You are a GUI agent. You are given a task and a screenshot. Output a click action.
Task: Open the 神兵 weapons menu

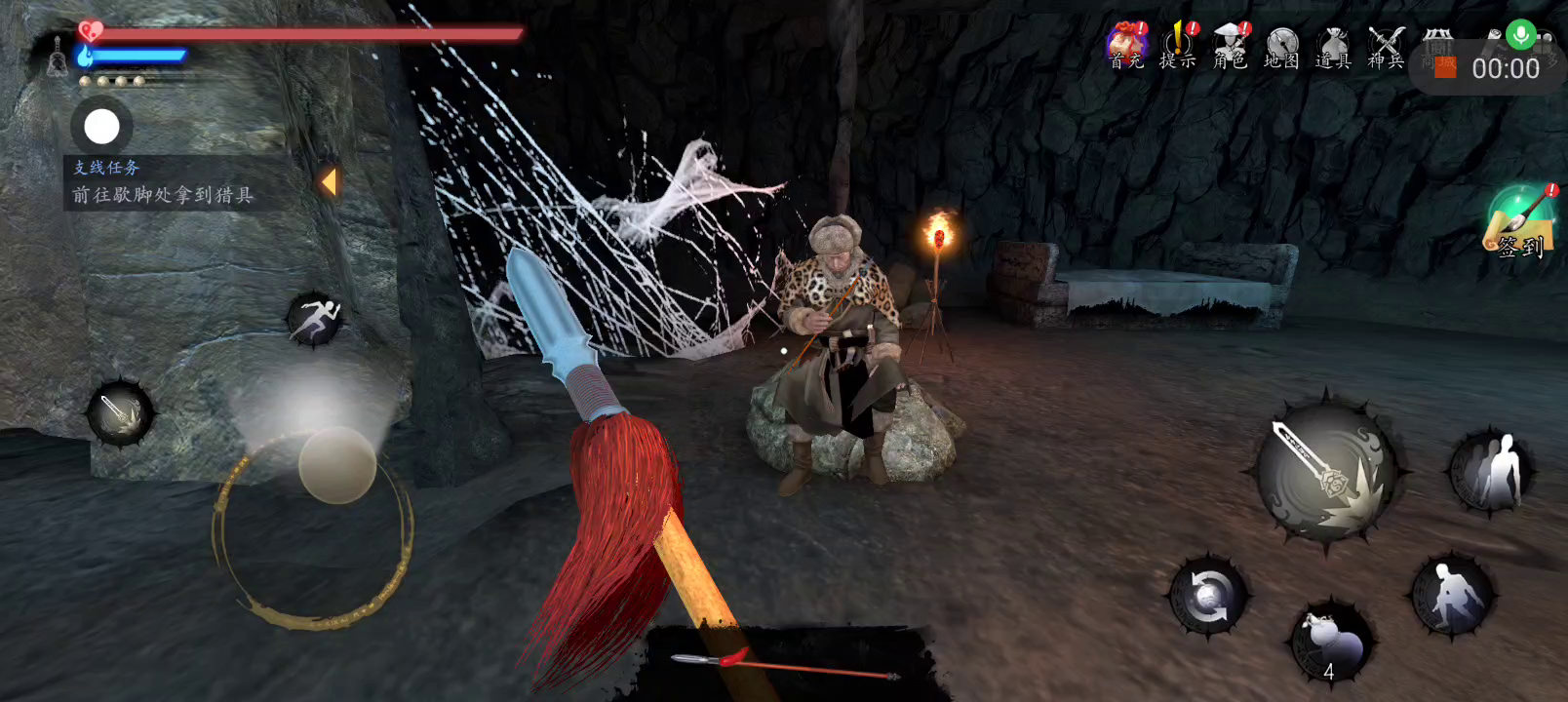(1386, 46)
